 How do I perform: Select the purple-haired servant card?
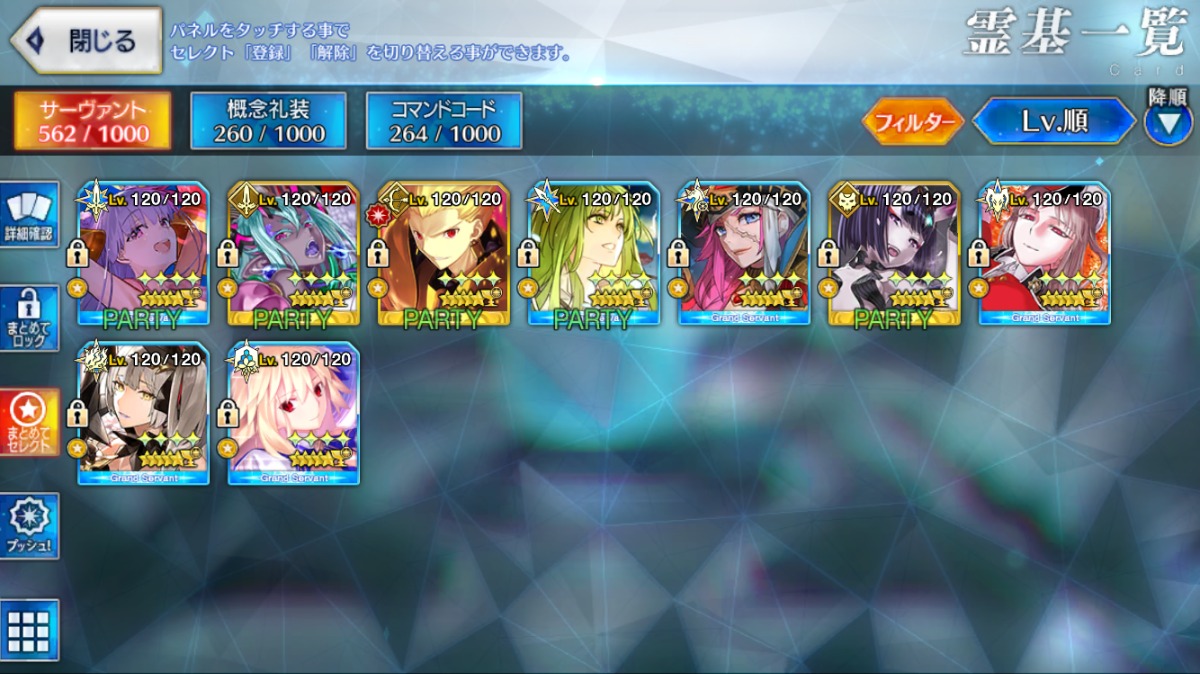pyautogui.click(x=144, y=255)
